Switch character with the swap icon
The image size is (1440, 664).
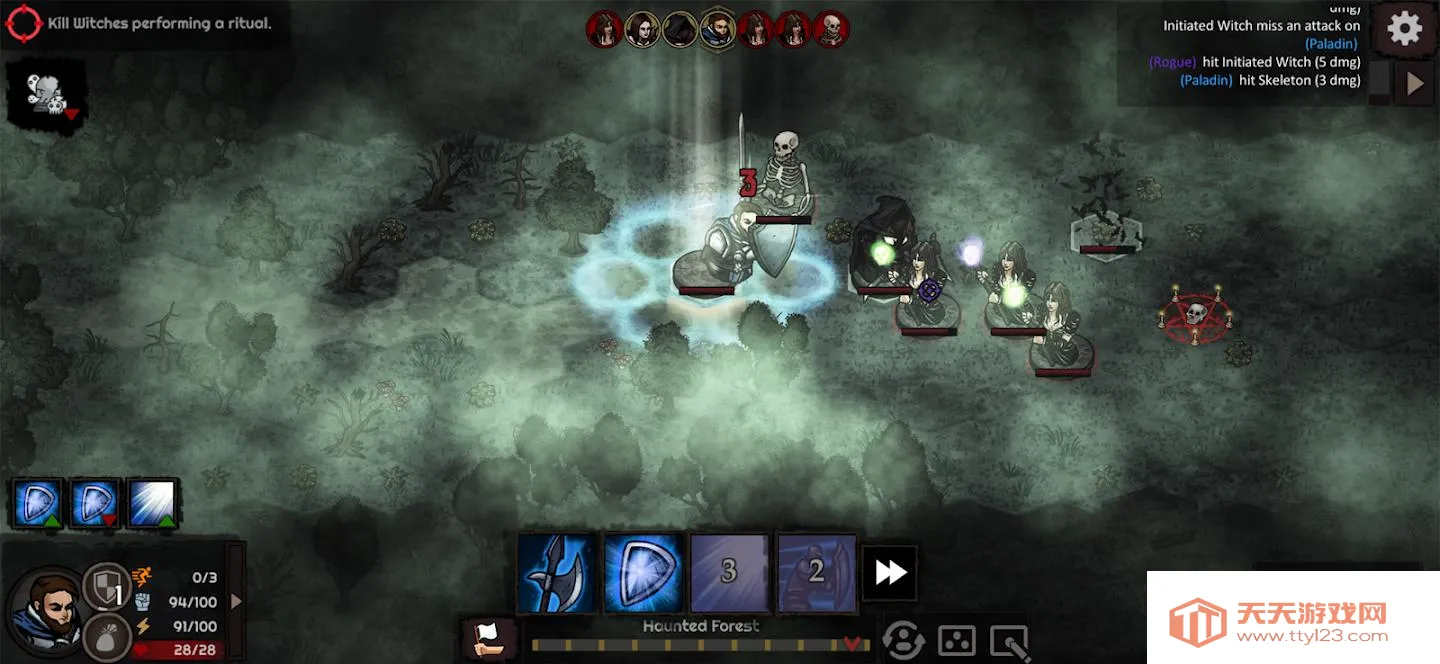(x=903, y=641)
